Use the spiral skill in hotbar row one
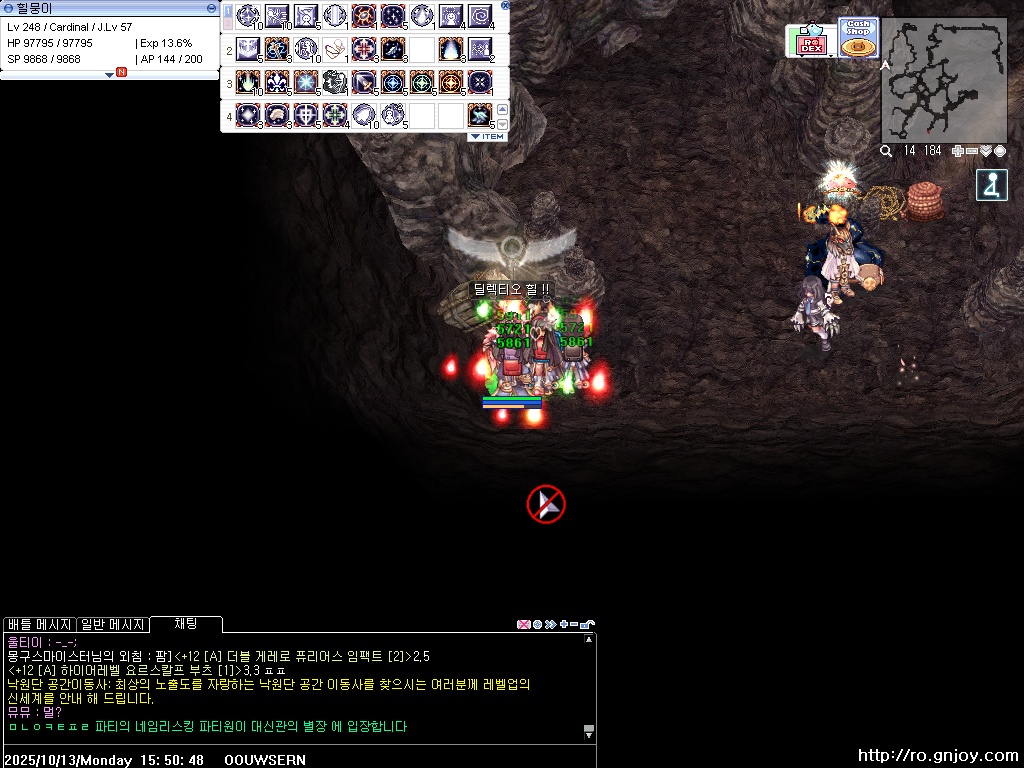 click(x=480, y=16)
